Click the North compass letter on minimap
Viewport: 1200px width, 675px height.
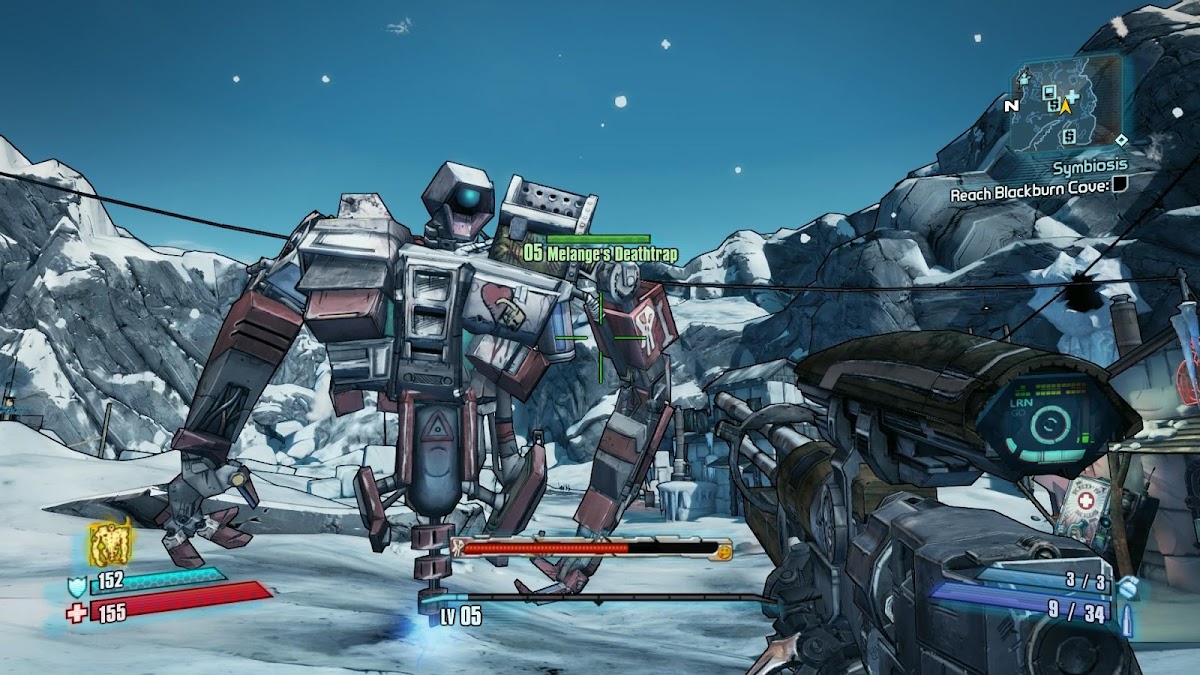(1011, 105)
